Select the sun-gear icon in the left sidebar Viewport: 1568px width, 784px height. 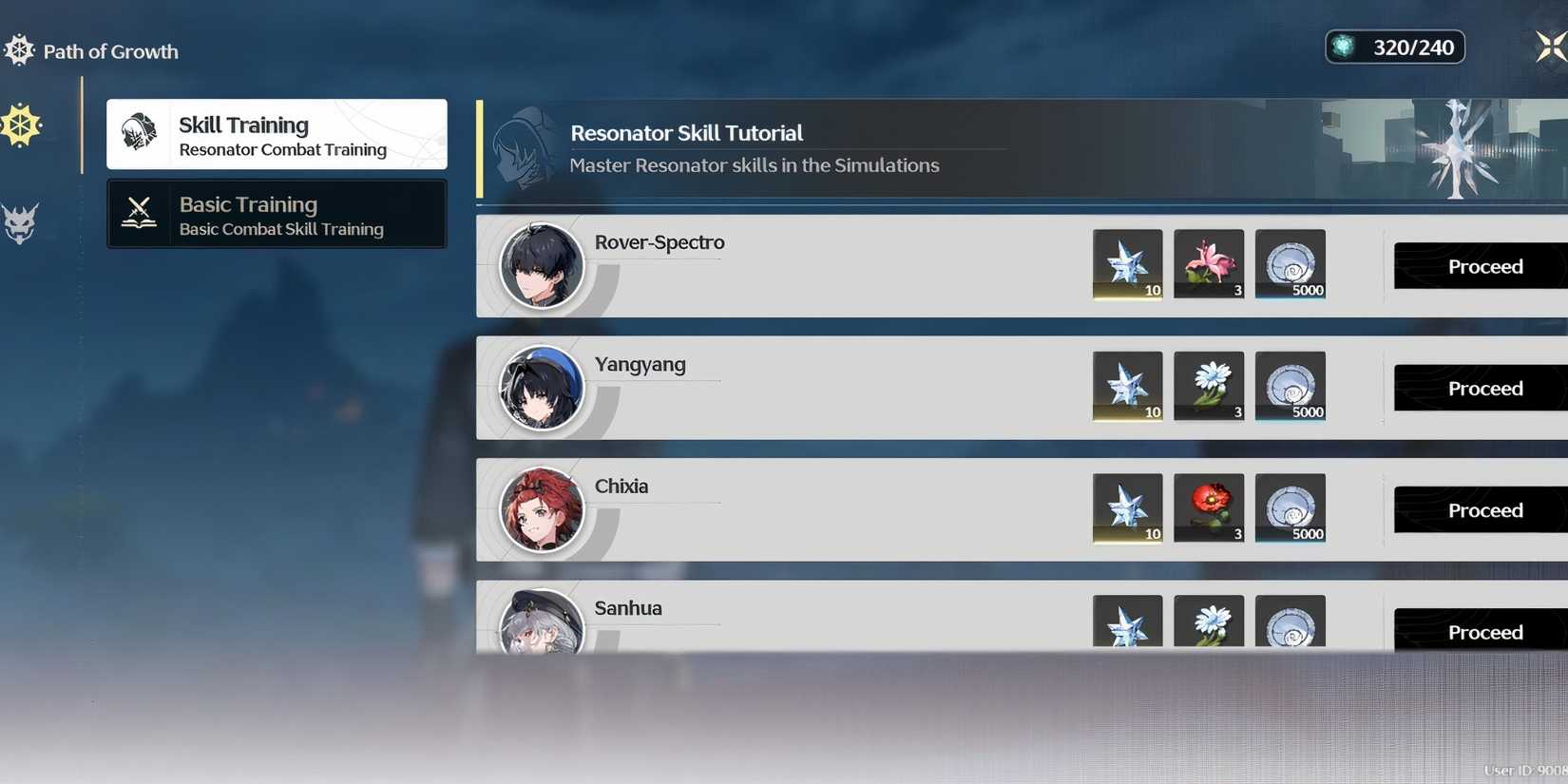[x=19, y=124]
